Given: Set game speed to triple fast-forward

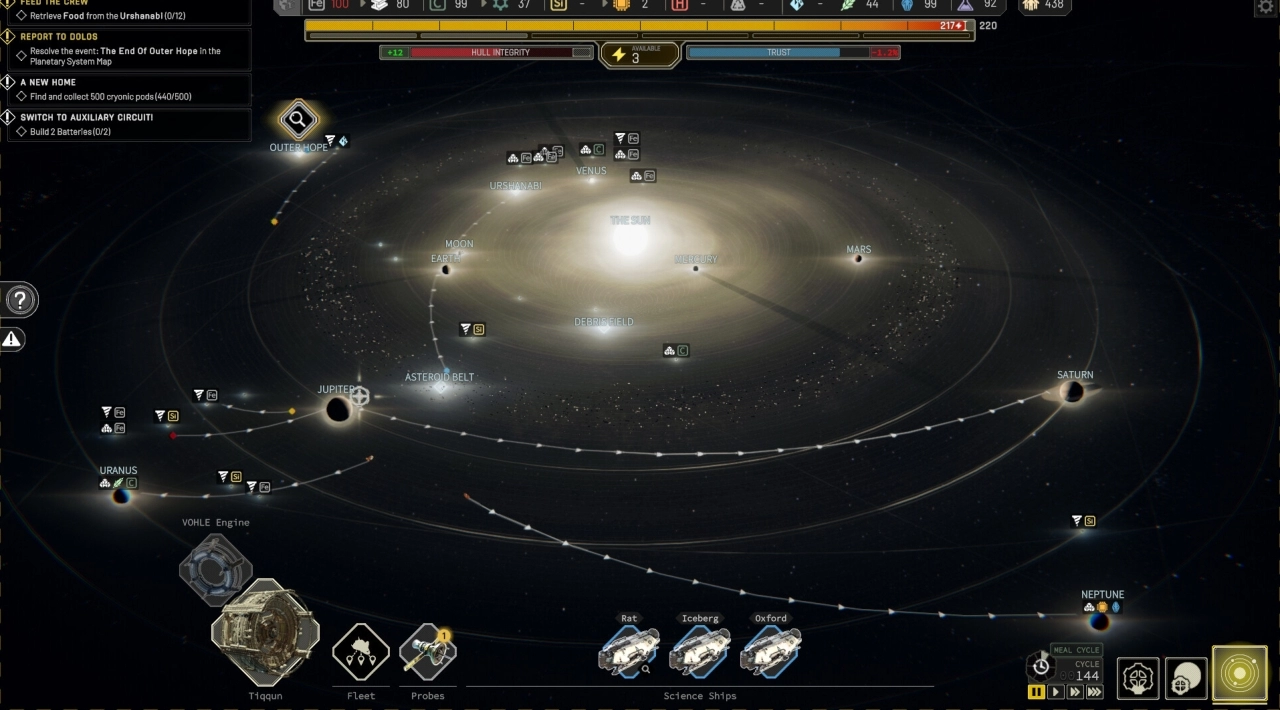Looking at the screenshot, I should click(1095, 692).
